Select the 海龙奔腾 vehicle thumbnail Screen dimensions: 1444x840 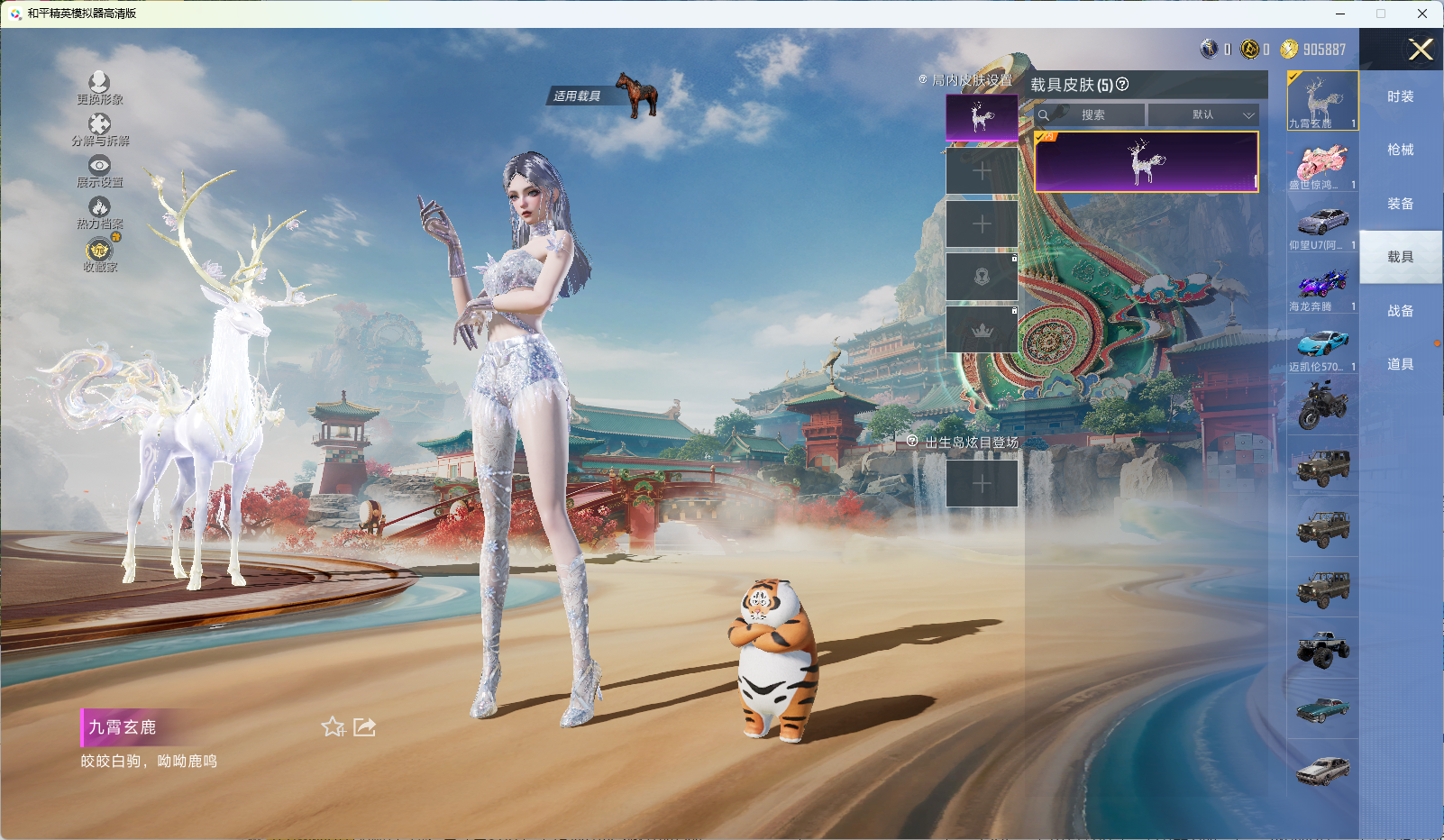click(1322, 286)
